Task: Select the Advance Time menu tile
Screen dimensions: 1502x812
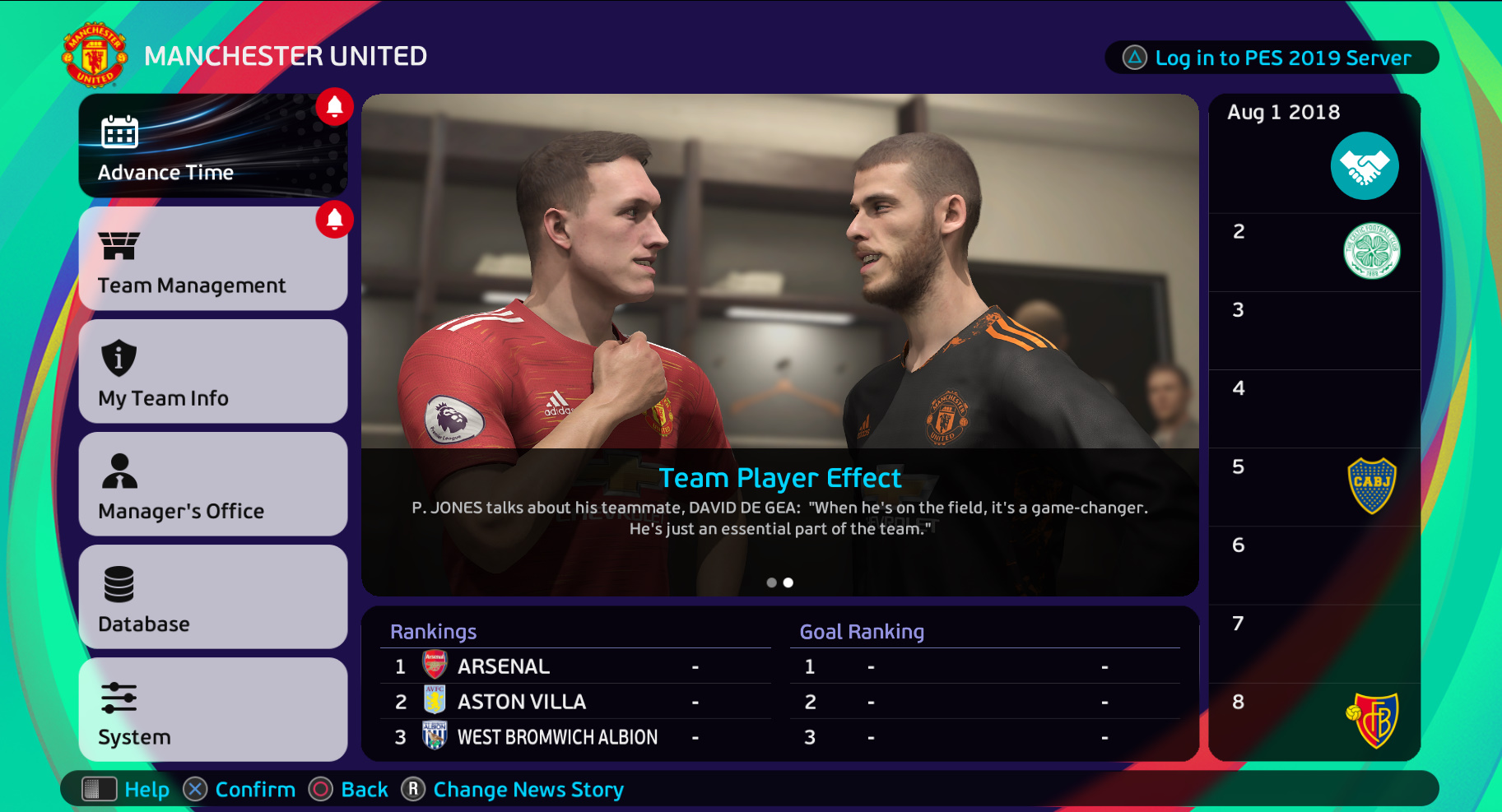Action: pyautogui.click(x=212, y=146)
